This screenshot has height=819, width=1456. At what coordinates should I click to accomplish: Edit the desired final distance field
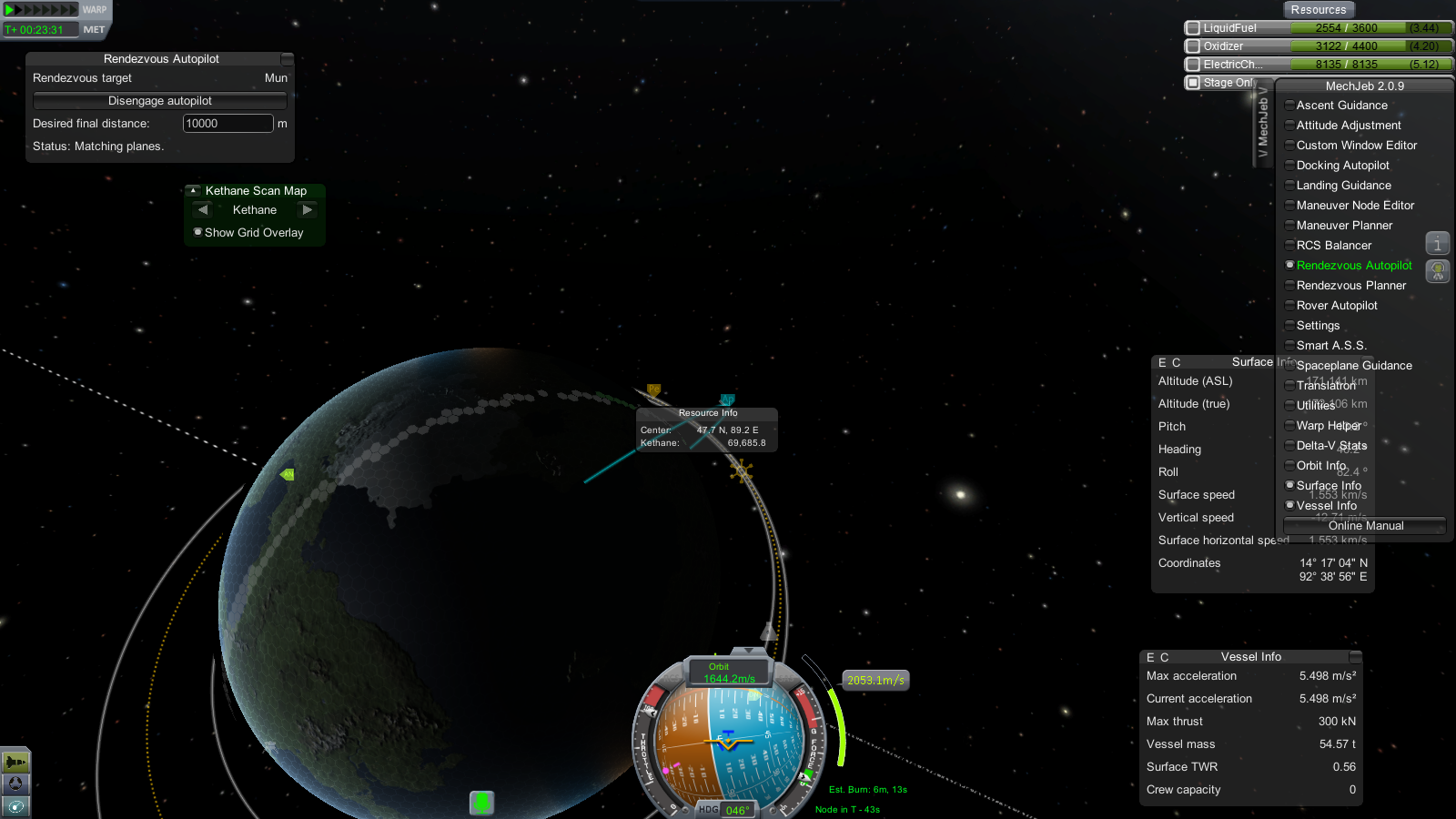click(227, 124)
